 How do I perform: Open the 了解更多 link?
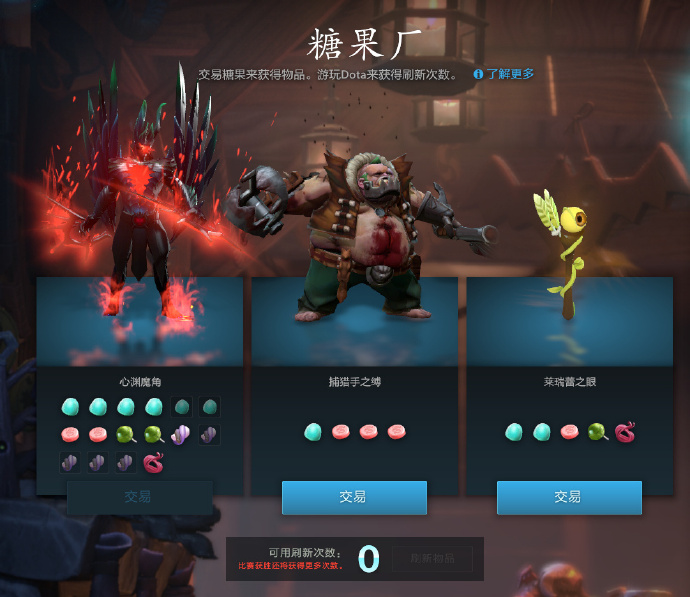[510, 74]
